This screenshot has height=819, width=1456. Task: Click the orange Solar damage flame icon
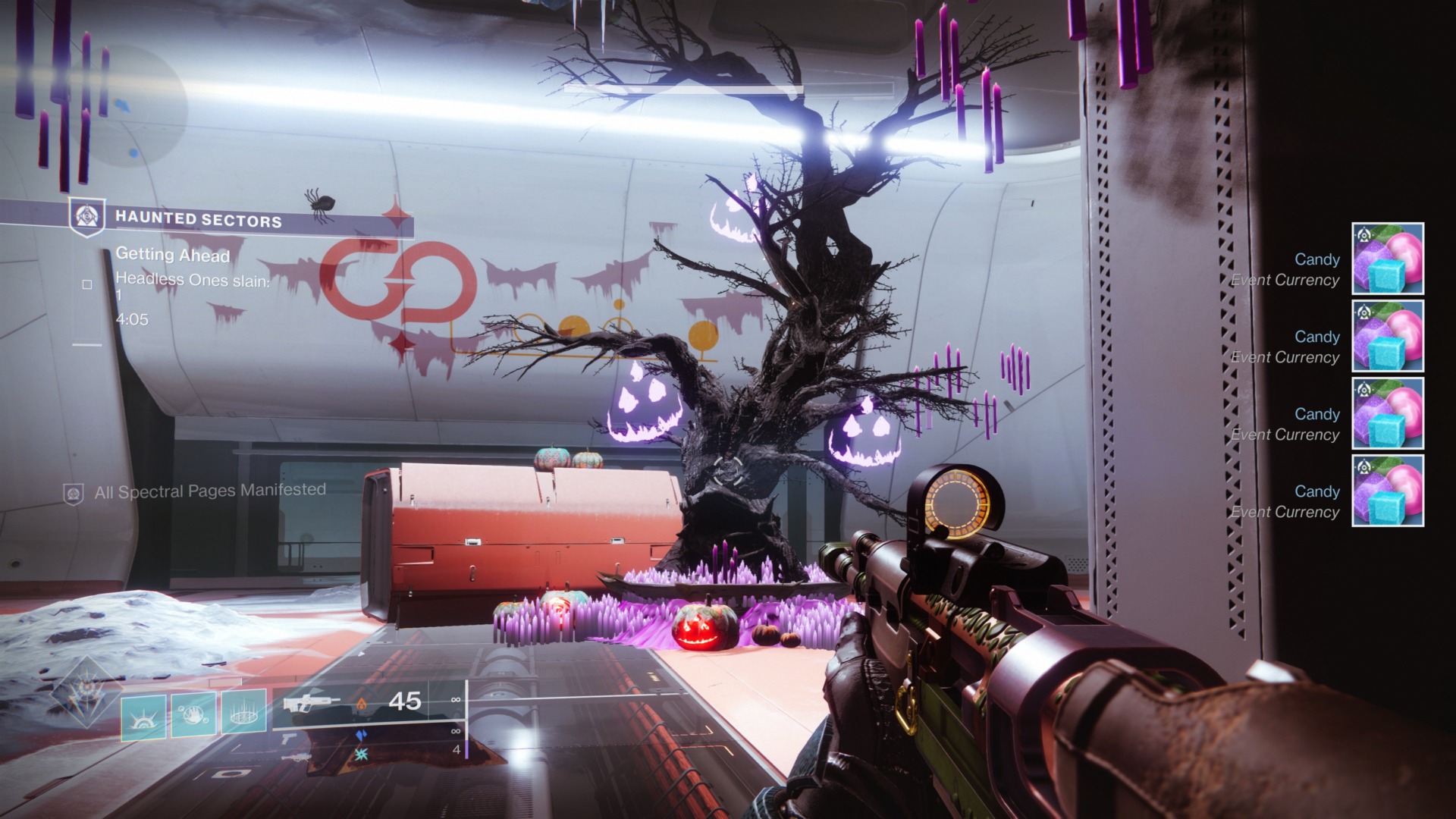[x=362, y=705]
